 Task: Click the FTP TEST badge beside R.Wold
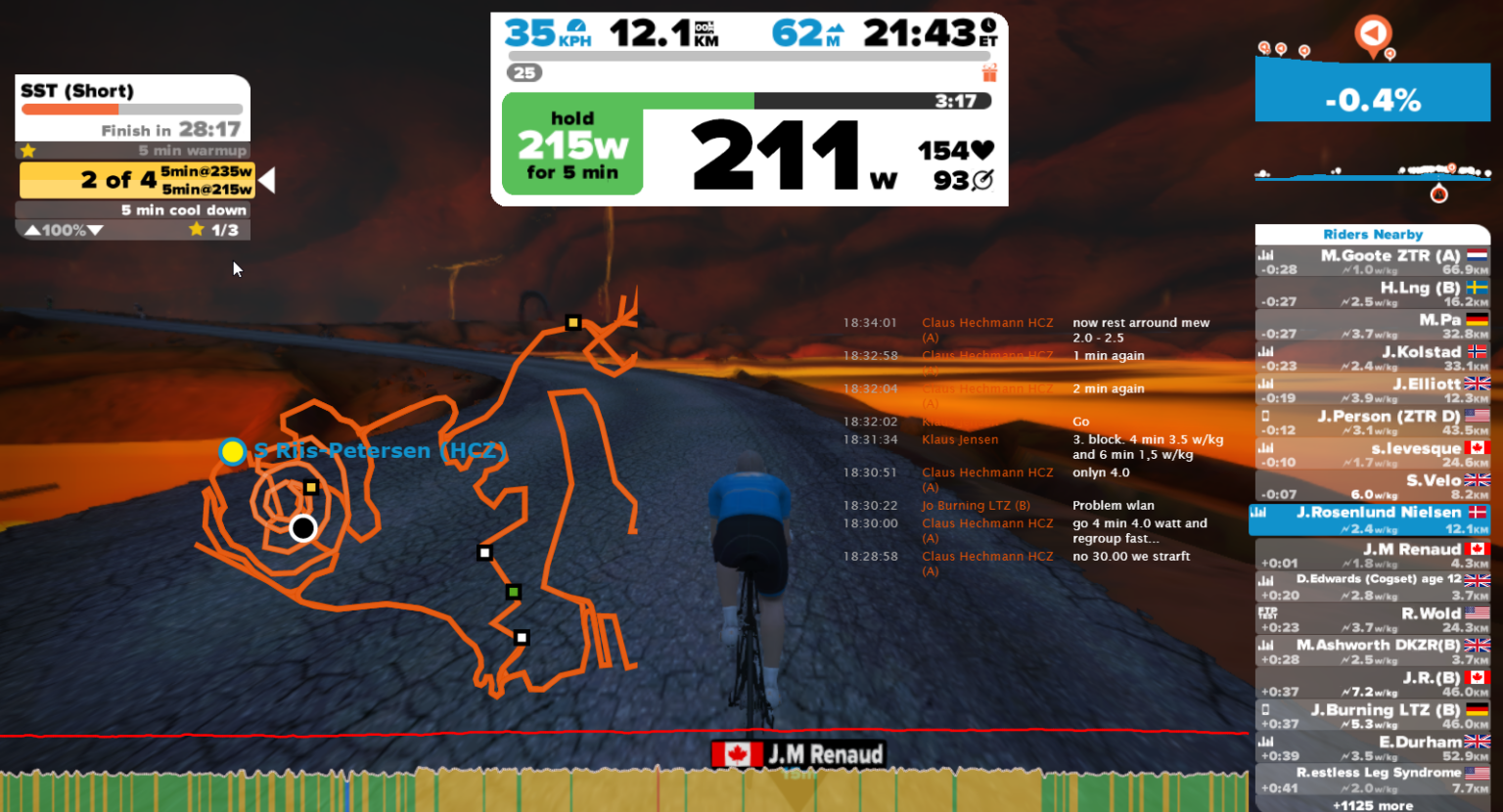click(x=1266, y=611)
